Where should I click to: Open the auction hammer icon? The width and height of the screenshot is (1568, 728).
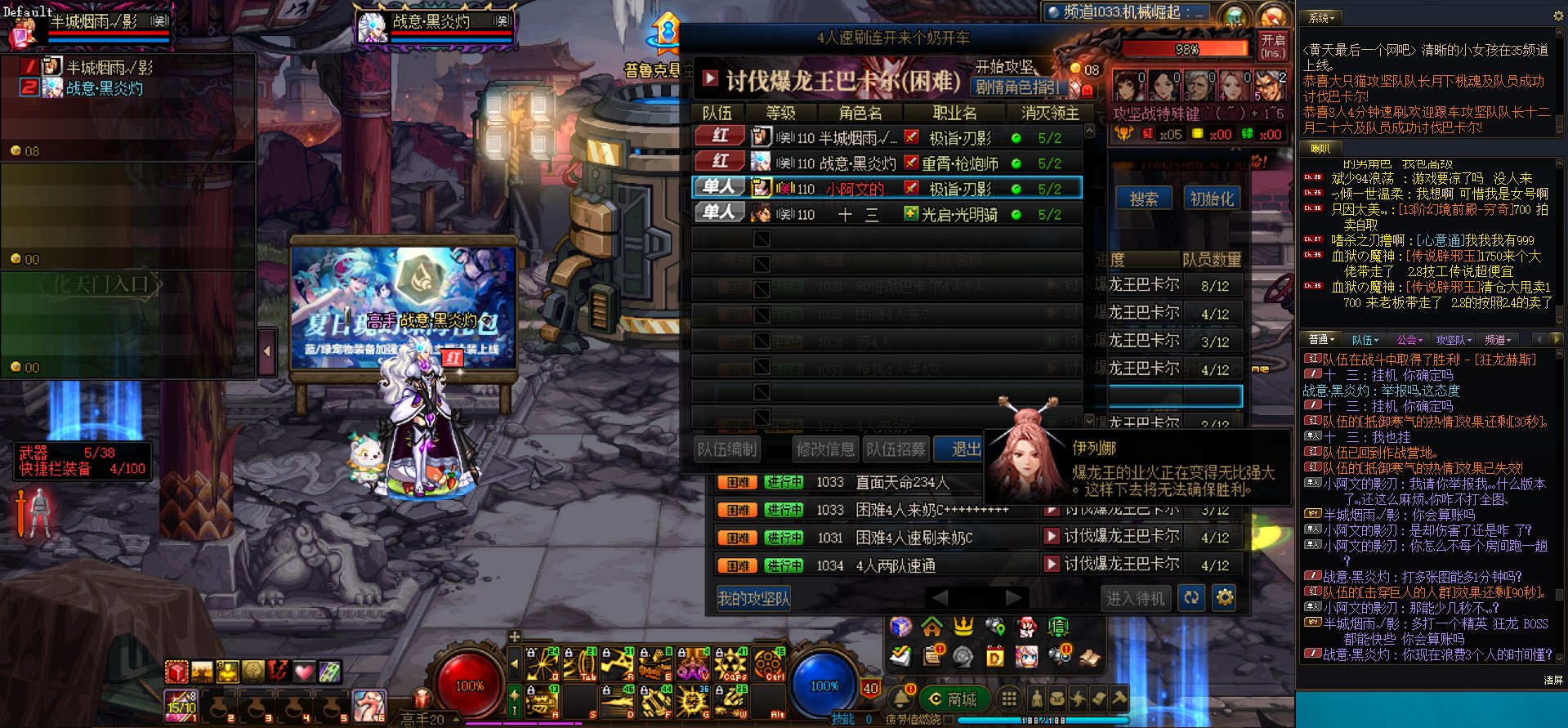click(x=1120, y=699)
